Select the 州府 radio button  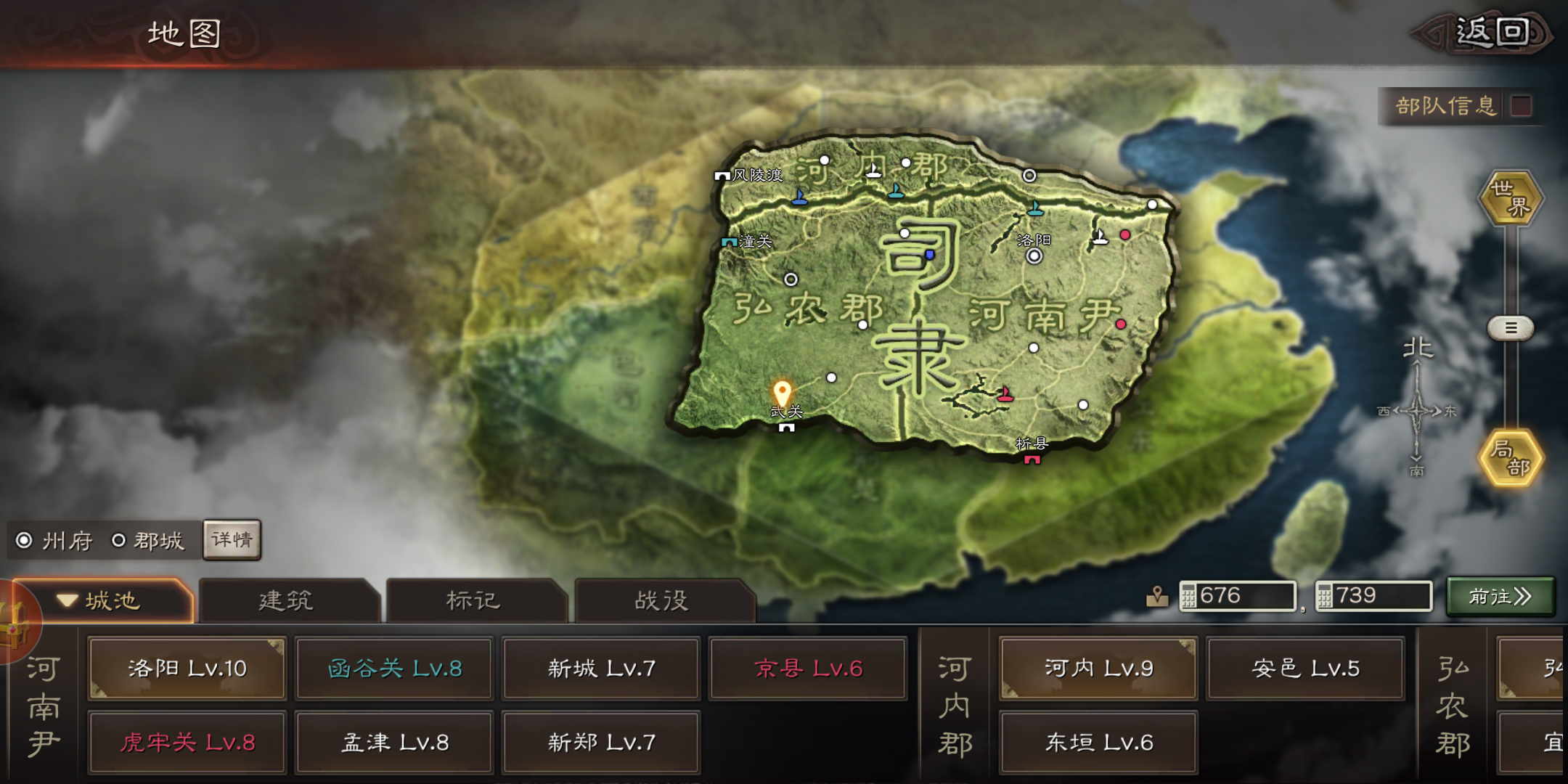[x=23, y=540]
